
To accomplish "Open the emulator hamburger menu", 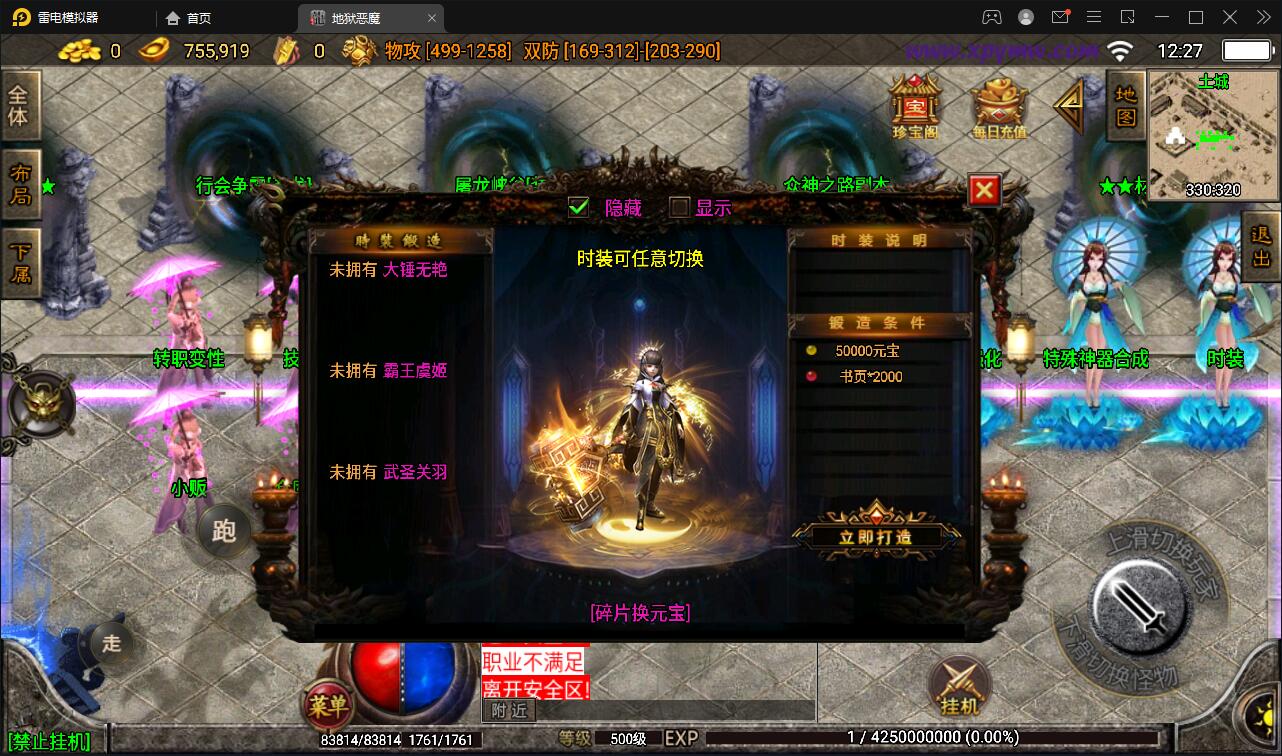I will pyautogui.click(x=1095, y=16).
